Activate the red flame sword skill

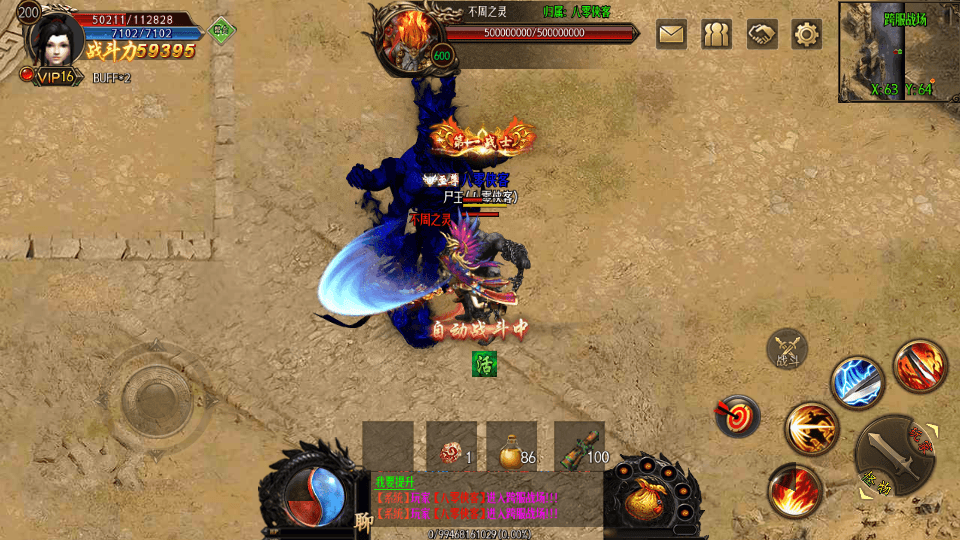point(918,366)
